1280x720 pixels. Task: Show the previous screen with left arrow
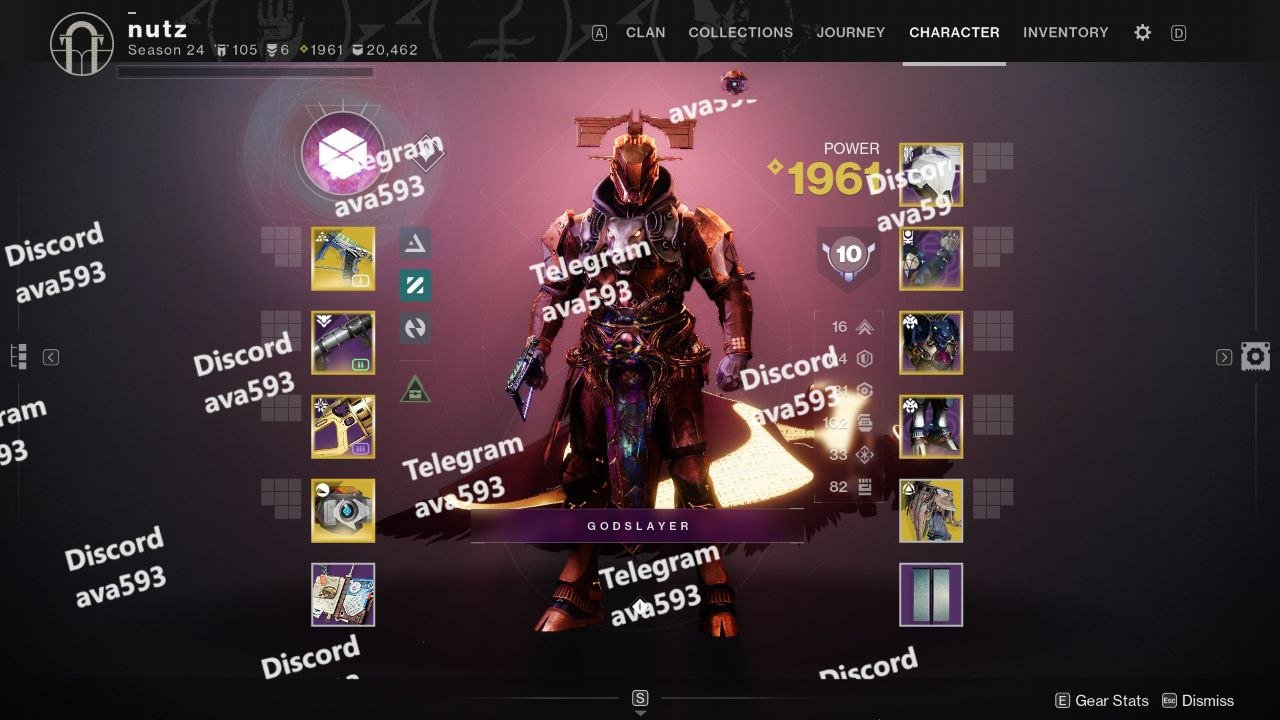pyautogui.click(x=51, y=357)
